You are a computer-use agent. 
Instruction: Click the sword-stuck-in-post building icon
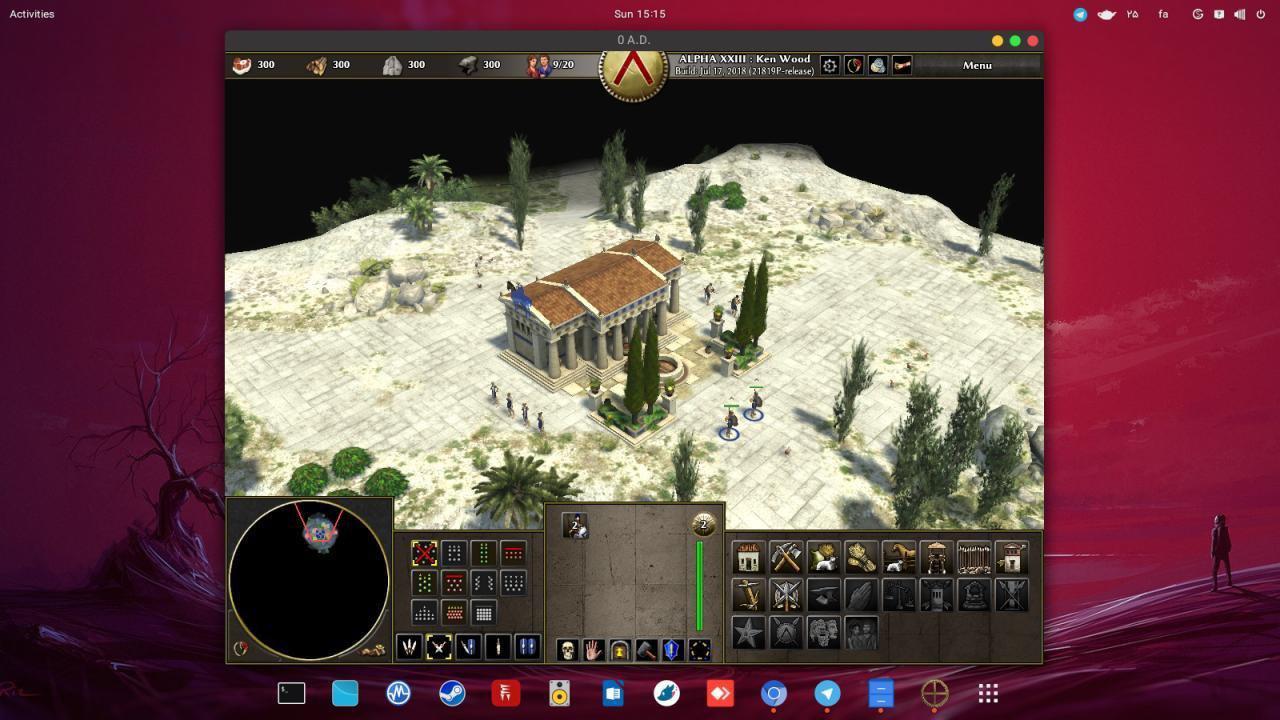[748, 595]
